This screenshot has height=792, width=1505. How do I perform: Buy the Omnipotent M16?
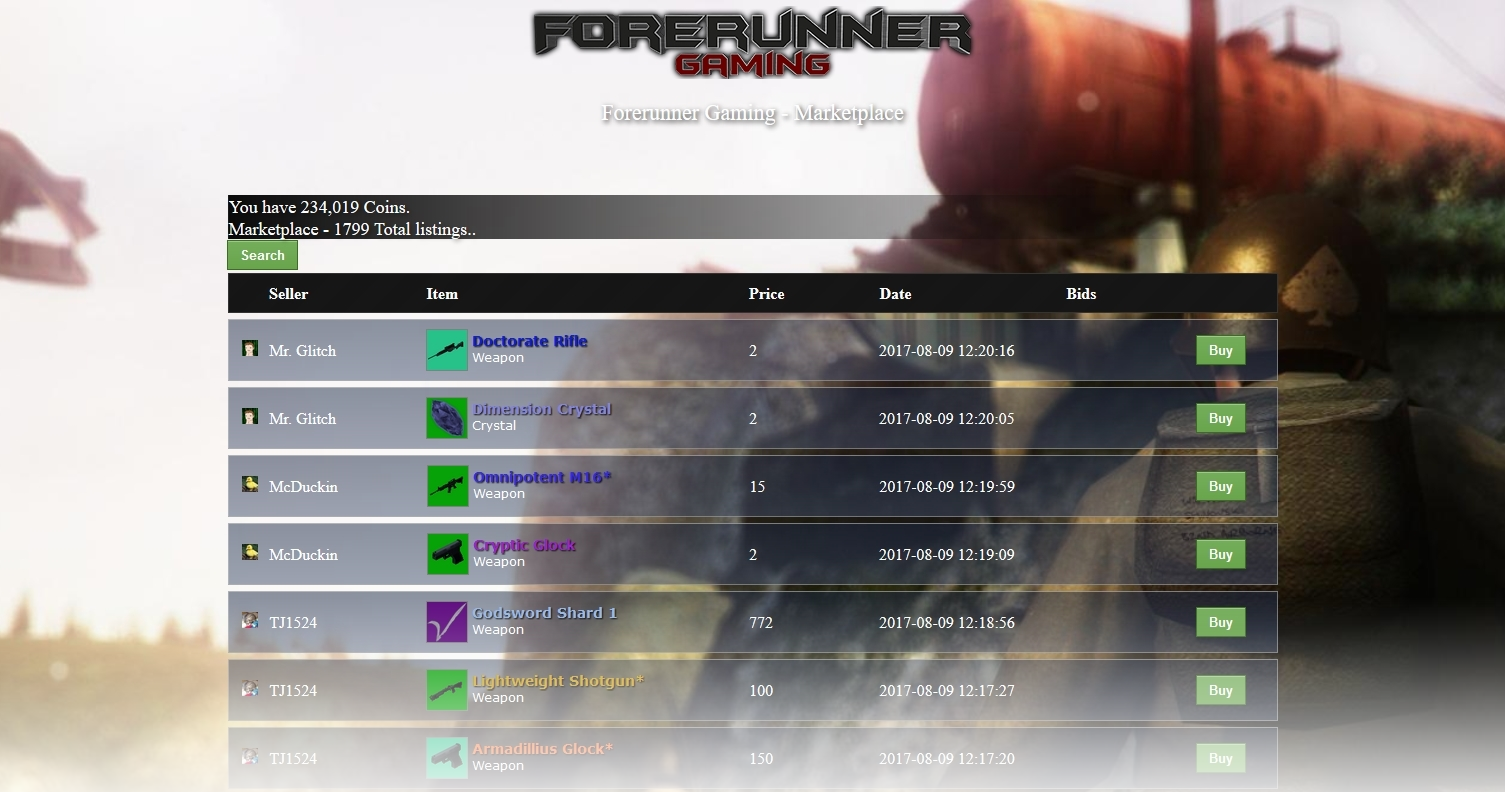click(x=1219, y=486)
